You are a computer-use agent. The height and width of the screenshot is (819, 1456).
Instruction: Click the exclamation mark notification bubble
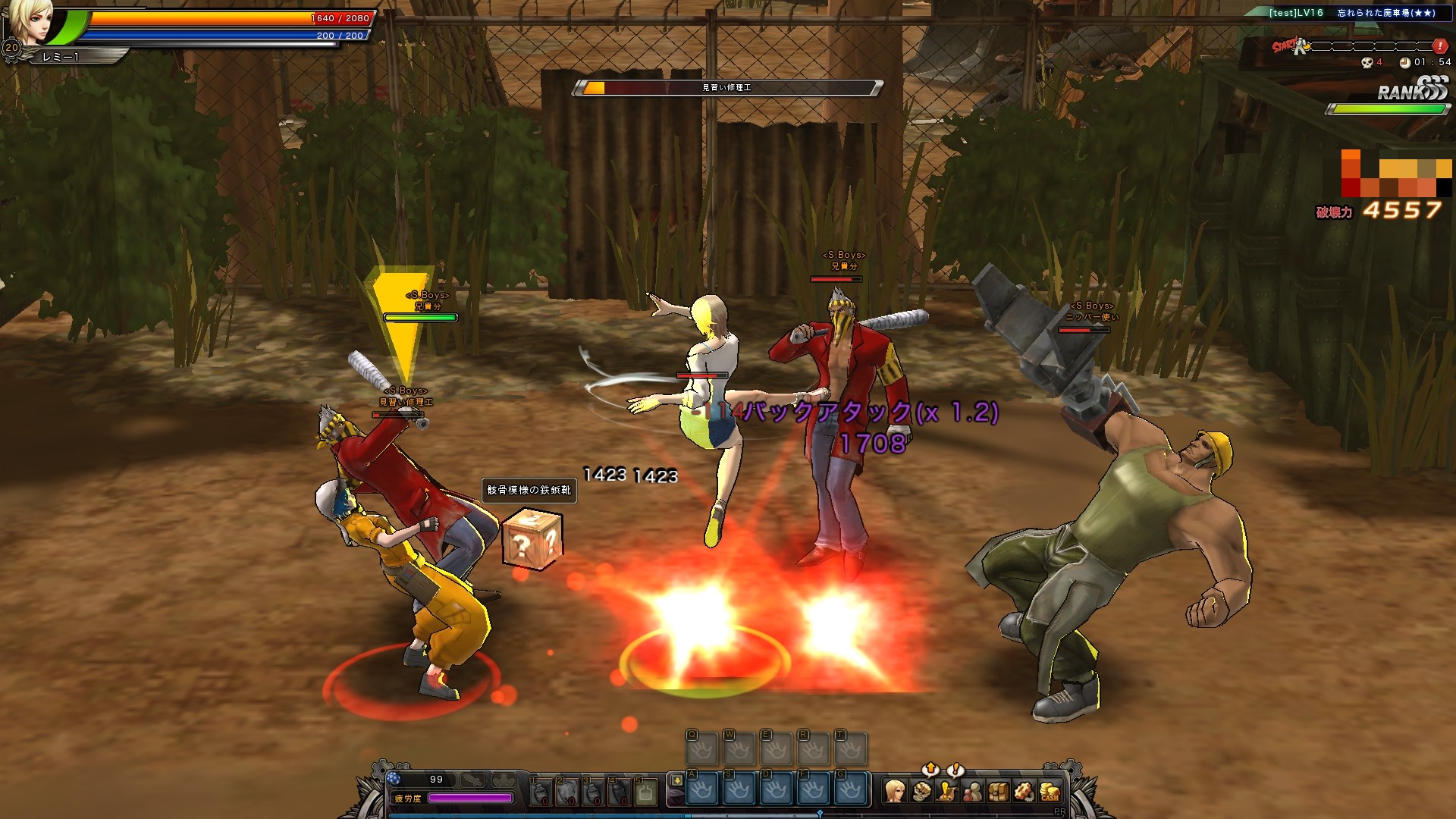pyautogui.click(x=956, y=769)
